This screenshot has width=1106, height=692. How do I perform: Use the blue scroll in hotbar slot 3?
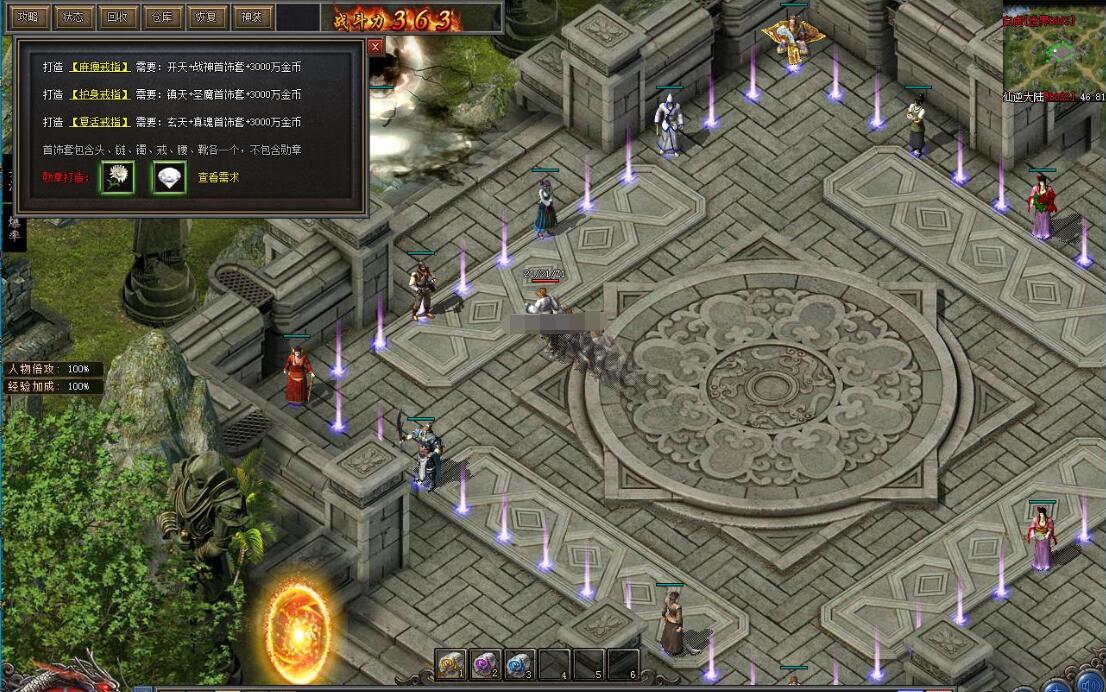[x=520, y=664]
